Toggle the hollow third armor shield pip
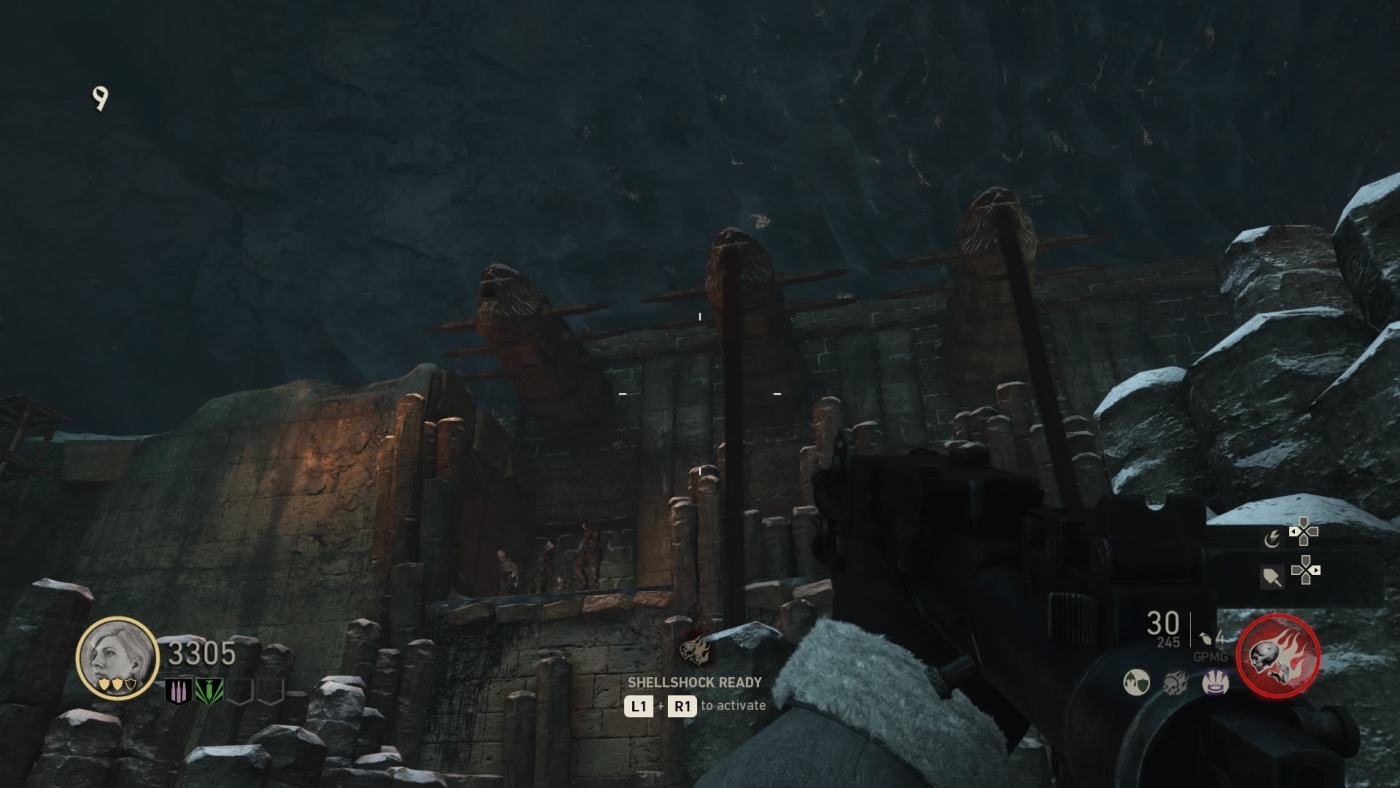 click(131, 685)
